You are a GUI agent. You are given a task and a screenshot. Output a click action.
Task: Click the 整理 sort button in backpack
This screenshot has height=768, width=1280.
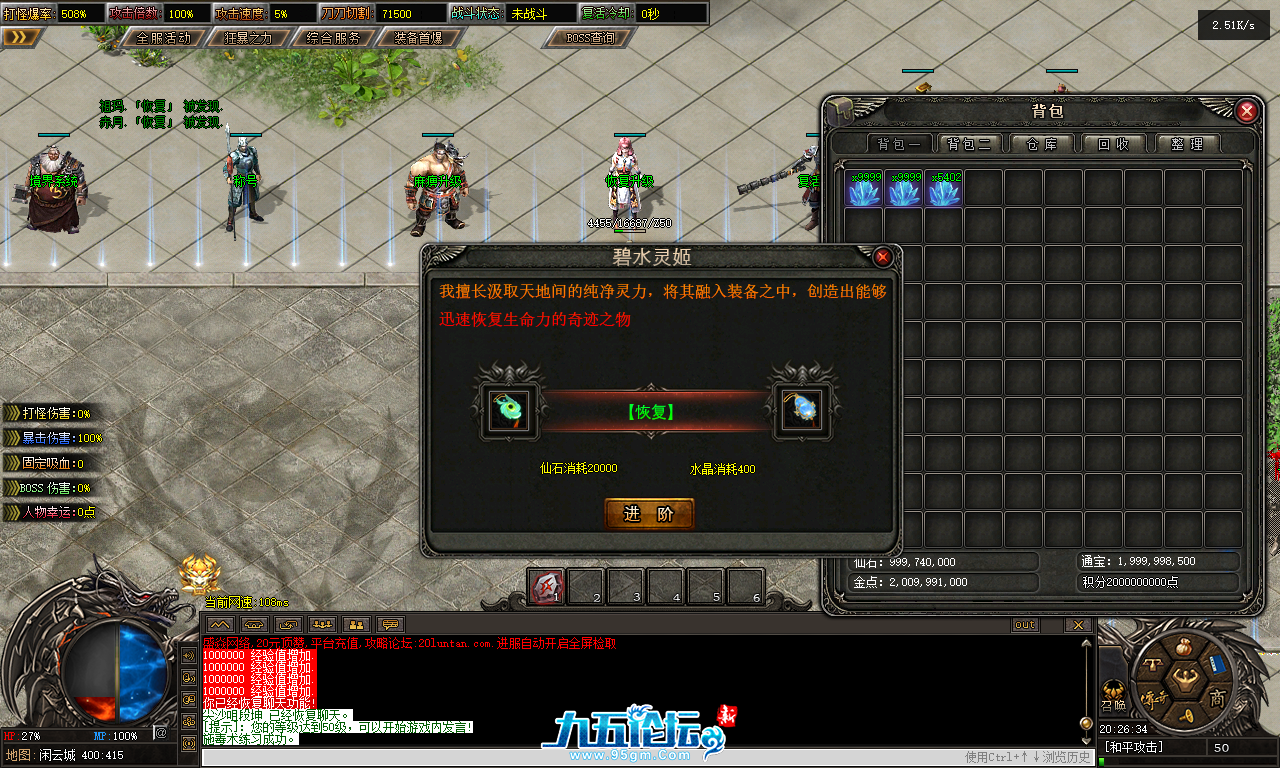tap(1188, 143)
